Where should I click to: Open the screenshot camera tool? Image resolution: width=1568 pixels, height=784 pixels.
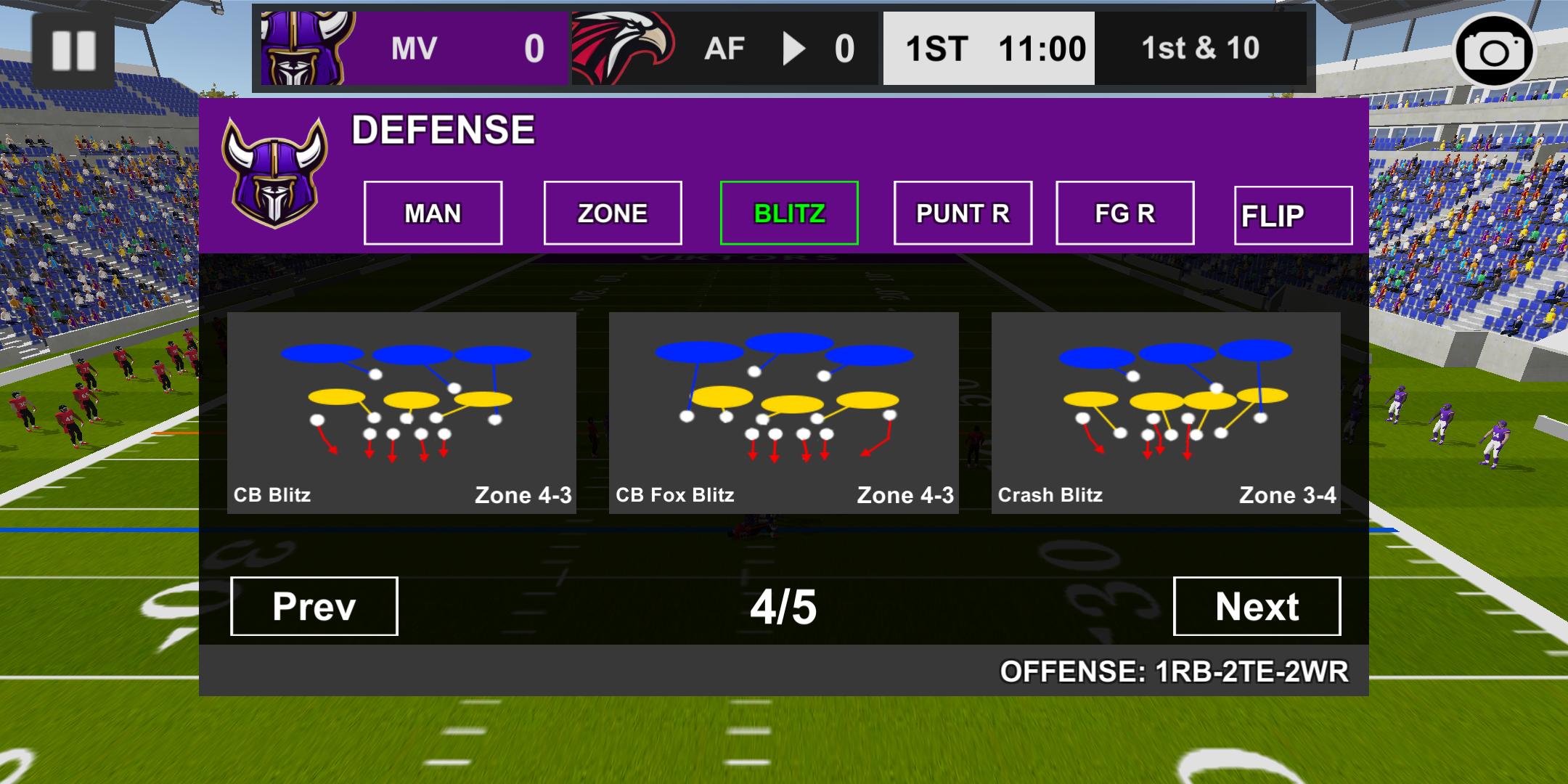[x=1494, y=49]
